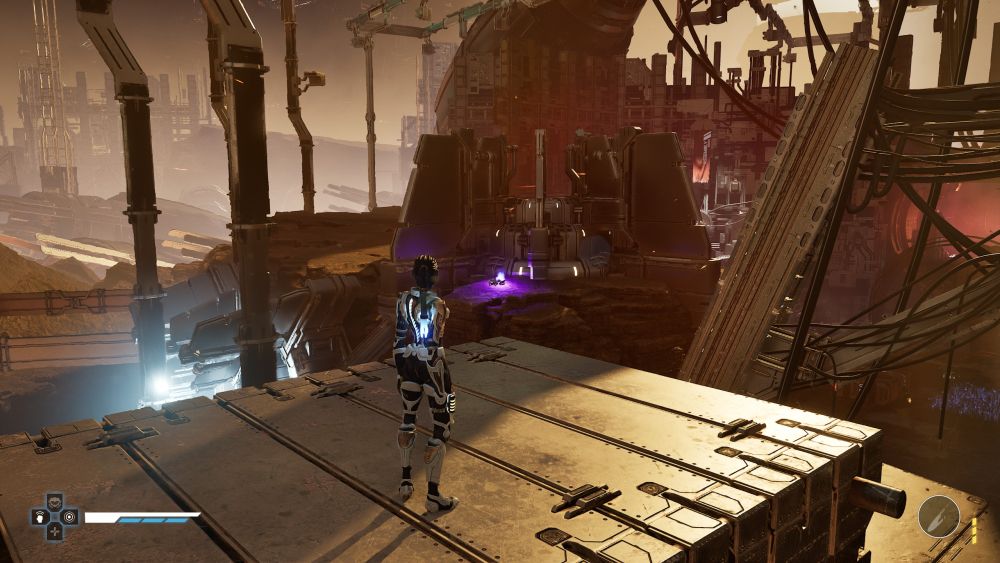Select the cross-shaped icon in the bottom slot

point(55,532)
